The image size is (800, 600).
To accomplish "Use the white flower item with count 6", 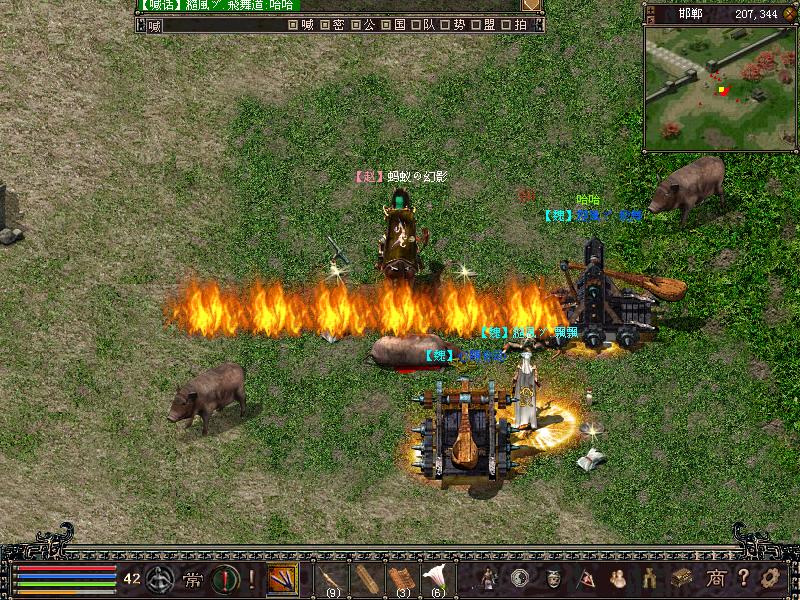I will pyautogui.click(x=436, y=578).
